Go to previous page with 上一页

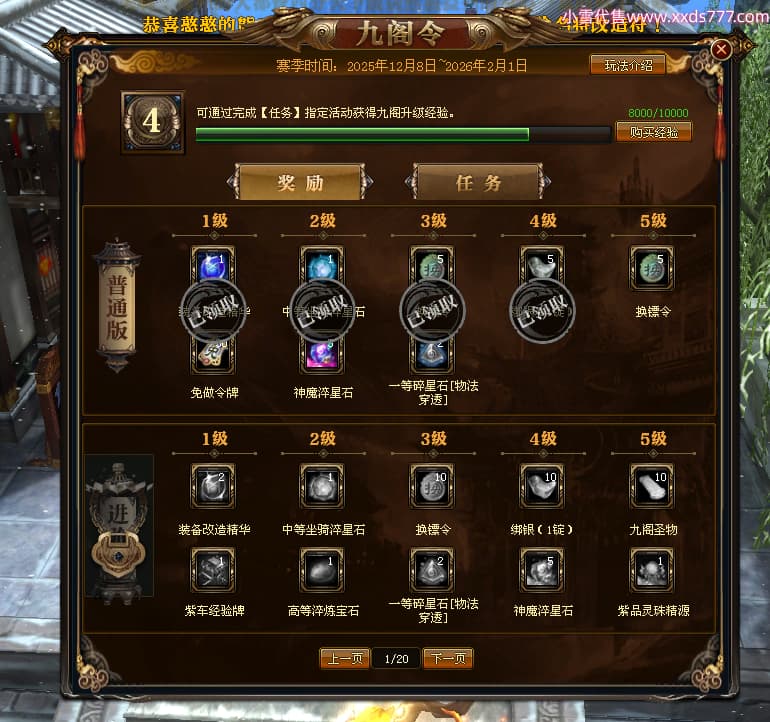click(x=345, y=658)
